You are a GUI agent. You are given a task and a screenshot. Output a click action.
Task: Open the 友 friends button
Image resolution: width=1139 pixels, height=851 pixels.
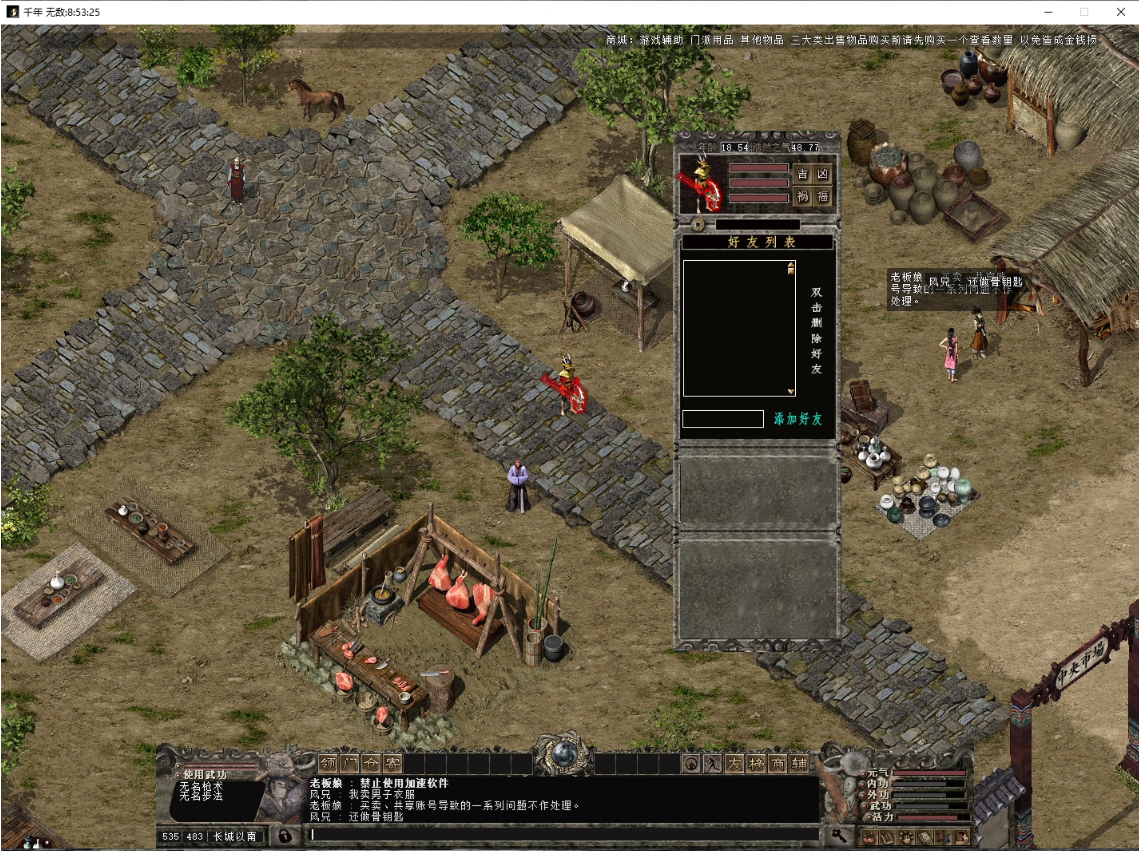pos(734,763)
